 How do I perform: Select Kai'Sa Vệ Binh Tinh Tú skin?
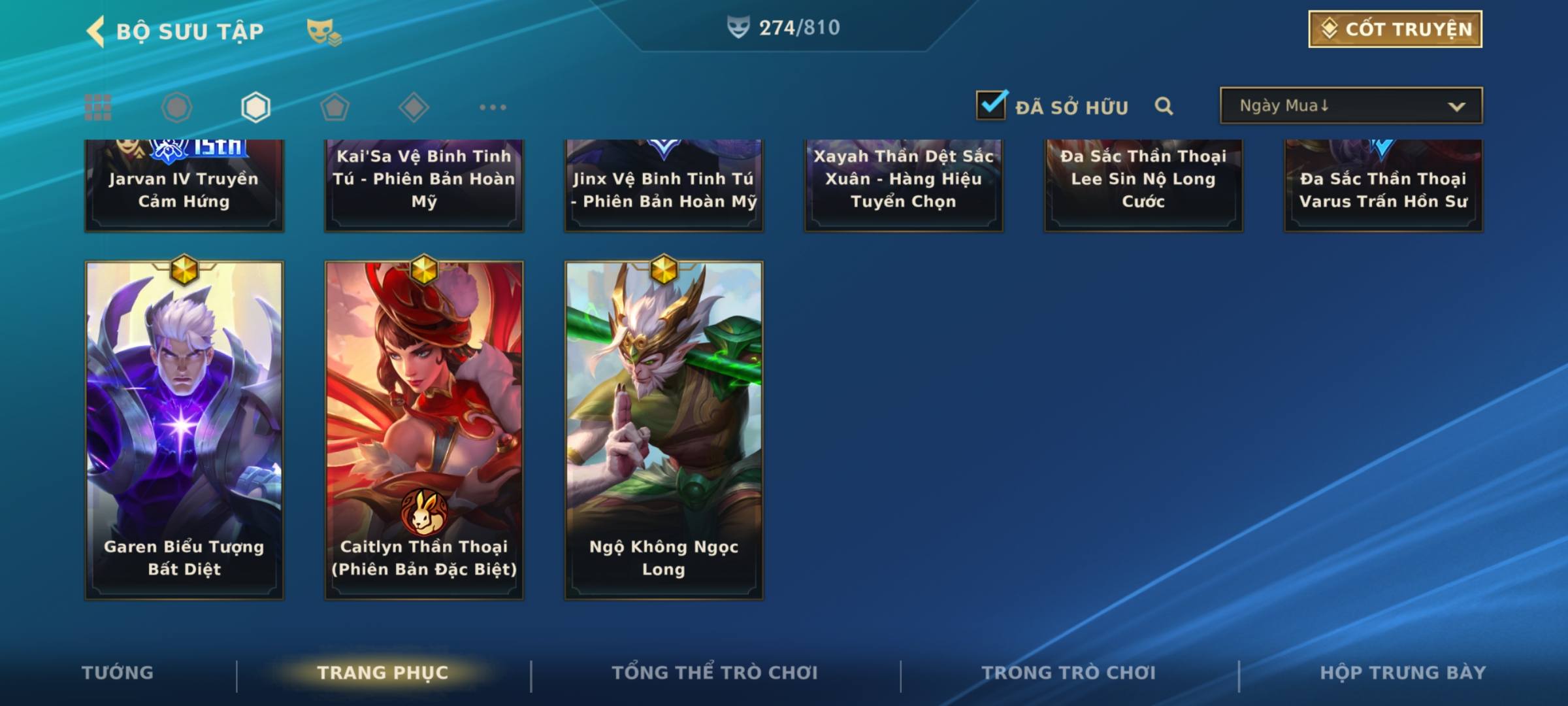pos(424,186)
